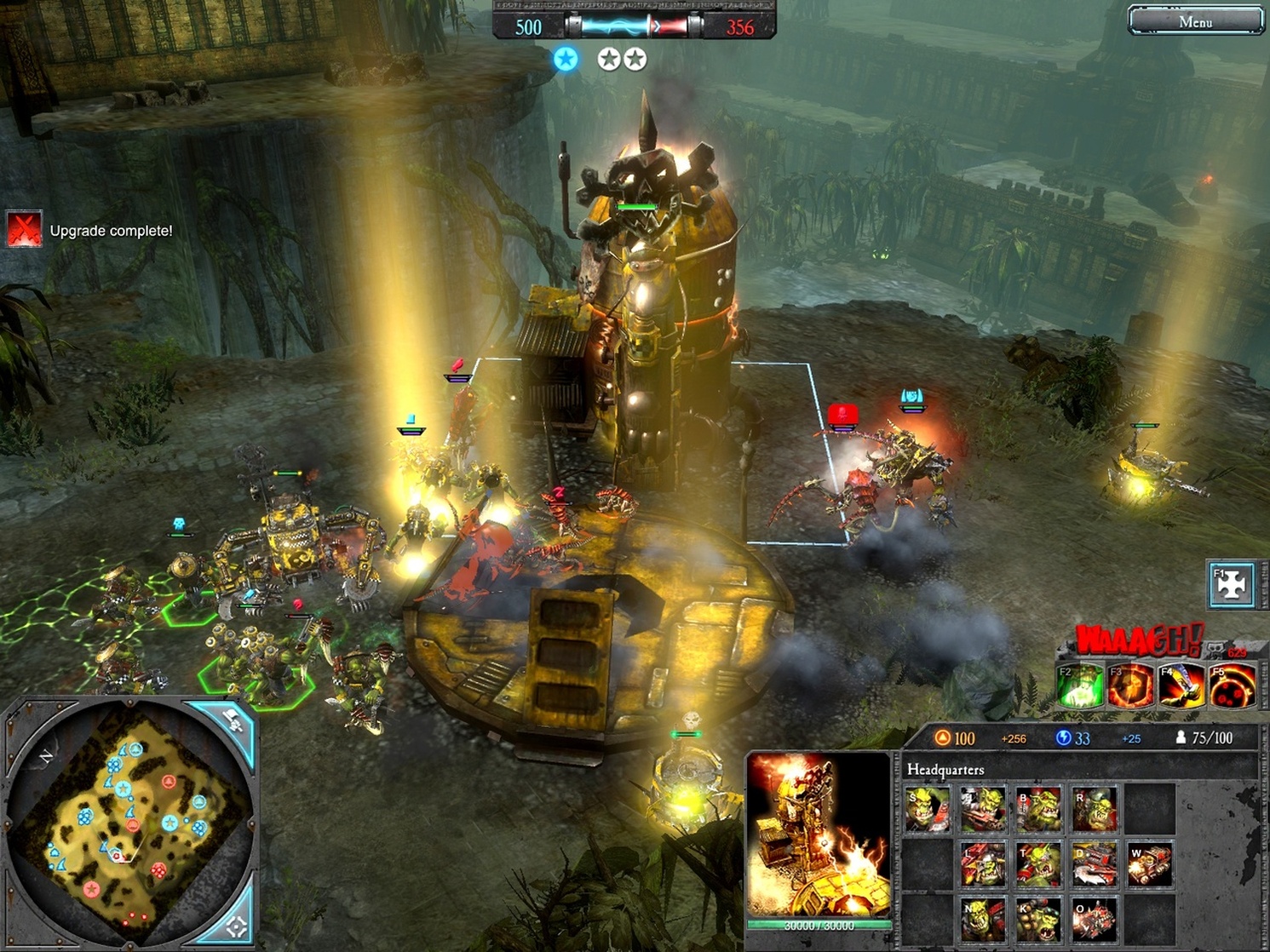The width and height of the screenshot is (1270, 952).
Task: Train the ork unit marked N
Action: [x=984, y=919]
